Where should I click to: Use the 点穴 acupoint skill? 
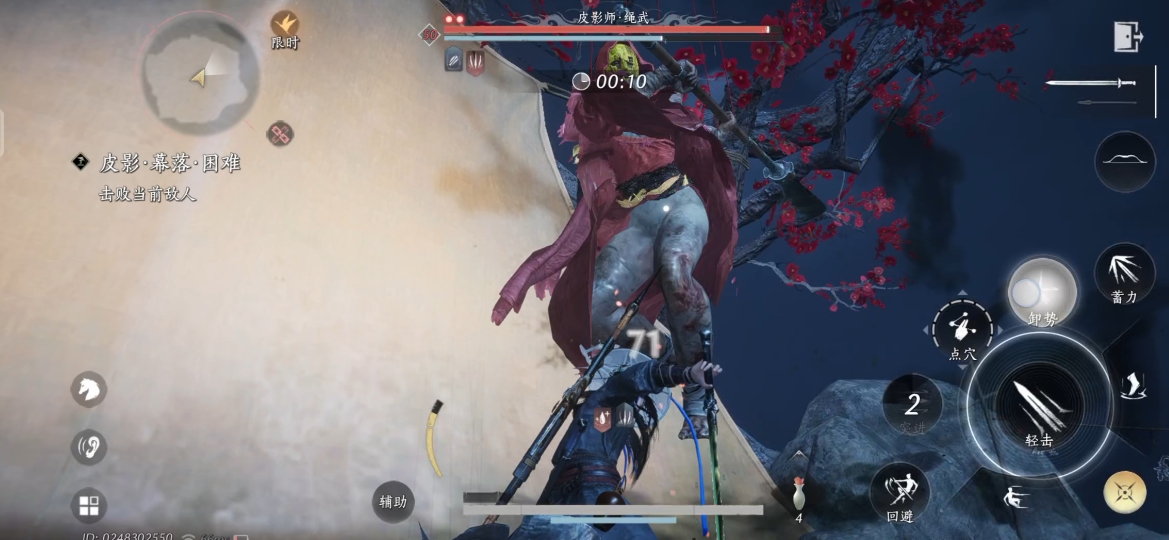[962, 329]
